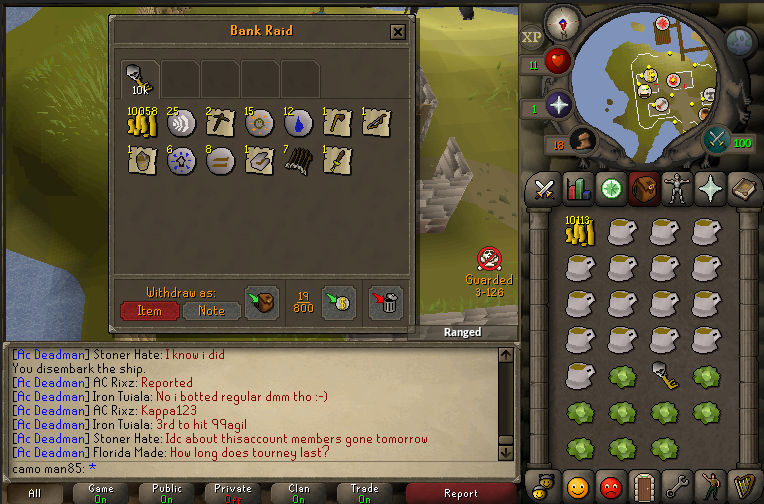Toggle the Clan chat filter
This screenshot has height=504, width=764.
pyautogui.click(x=299, y=492)
